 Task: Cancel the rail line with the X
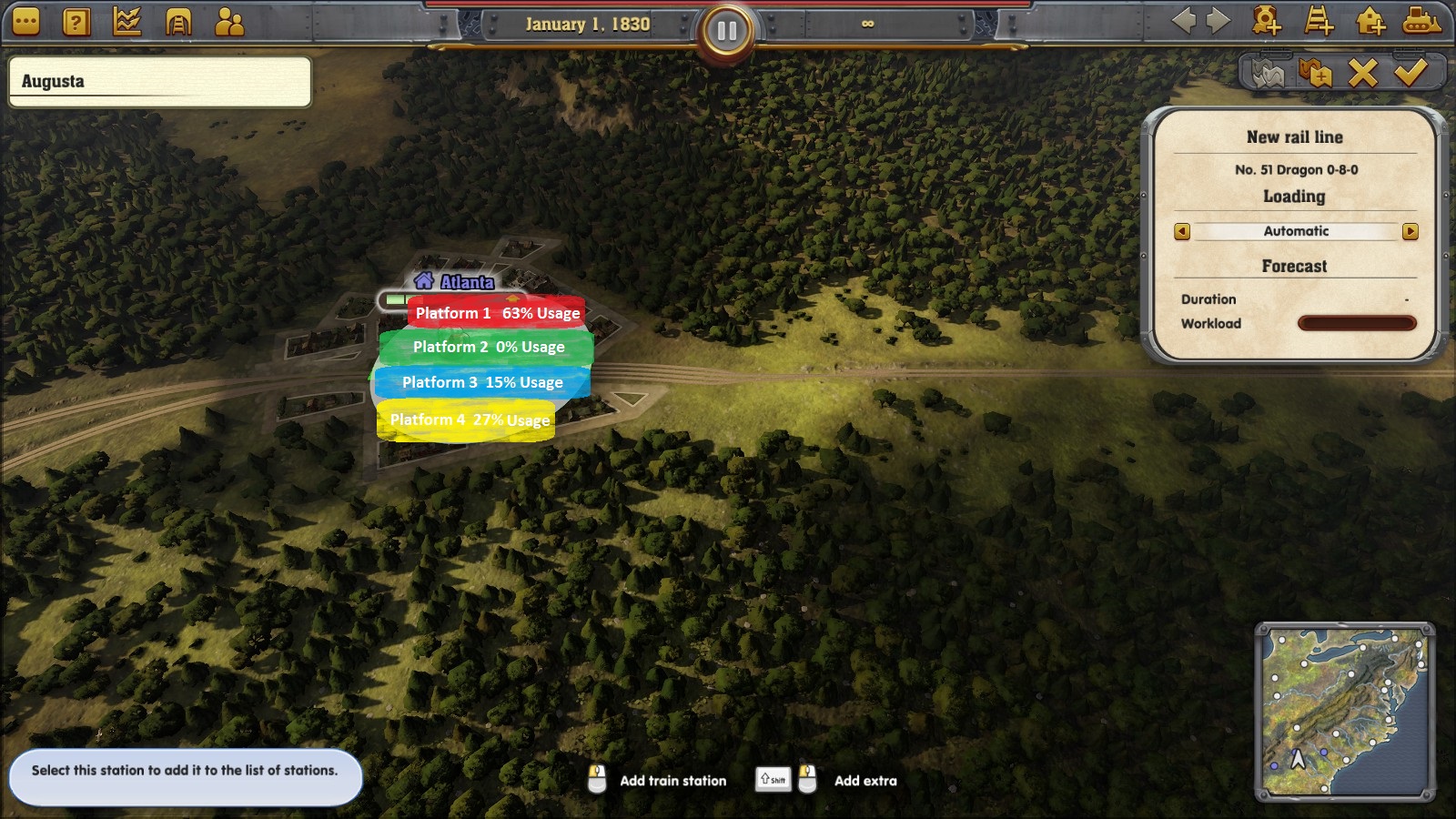1362,75
